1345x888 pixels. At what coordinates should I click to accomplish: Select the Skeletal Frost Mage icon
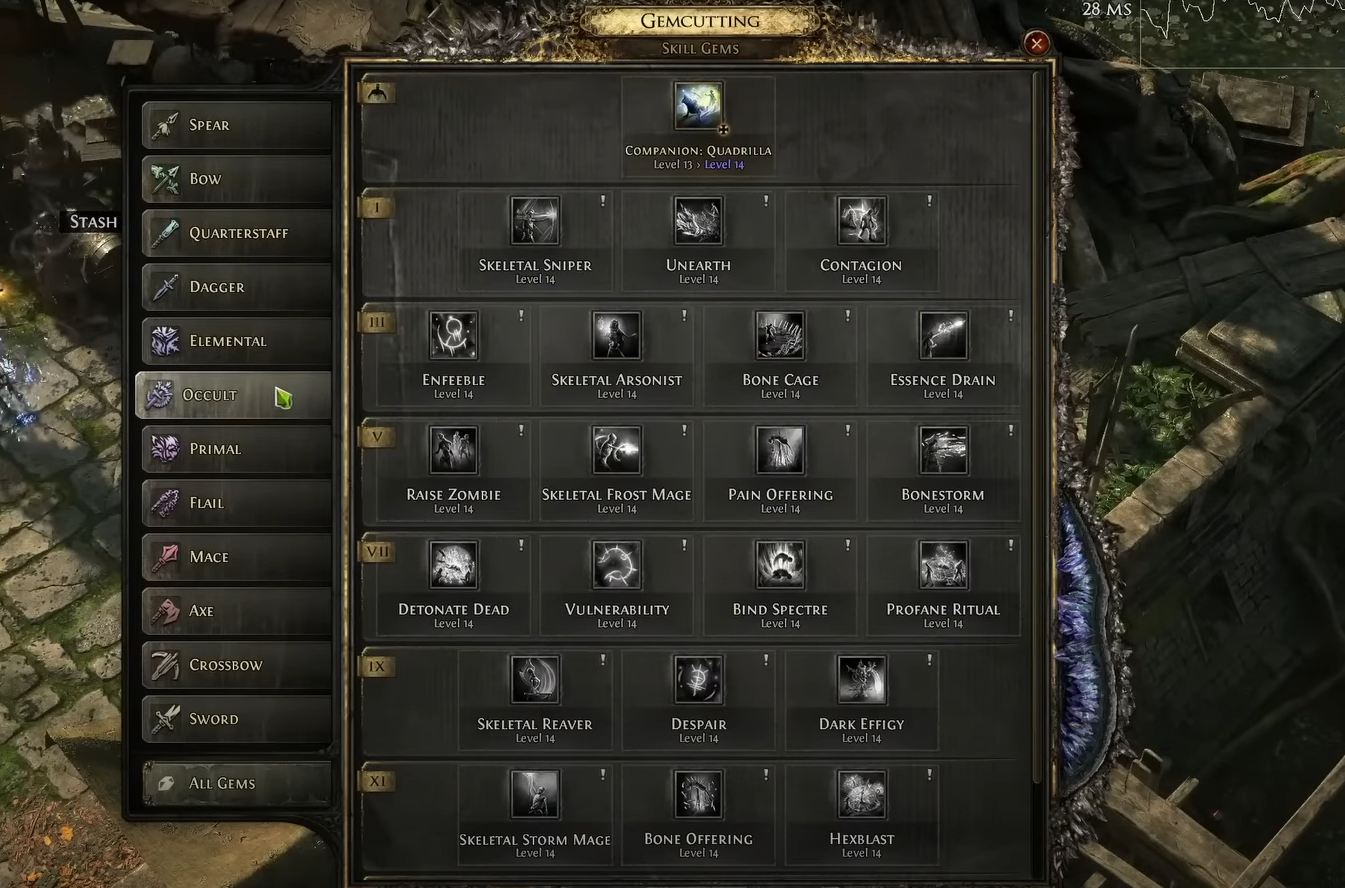click(617, 450)
